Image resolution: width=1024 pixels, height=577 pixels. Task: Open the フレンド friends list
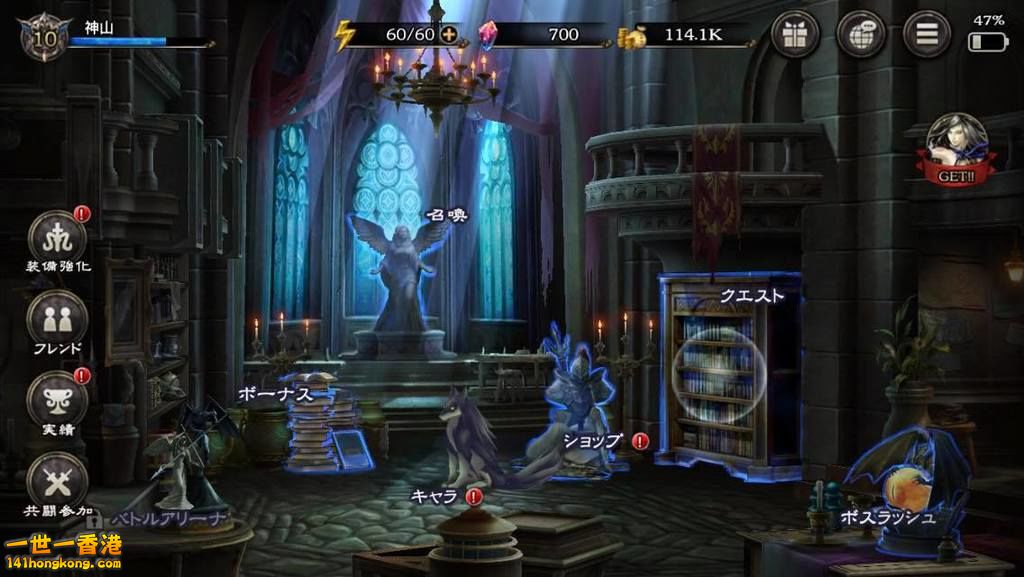pos(56,320)
